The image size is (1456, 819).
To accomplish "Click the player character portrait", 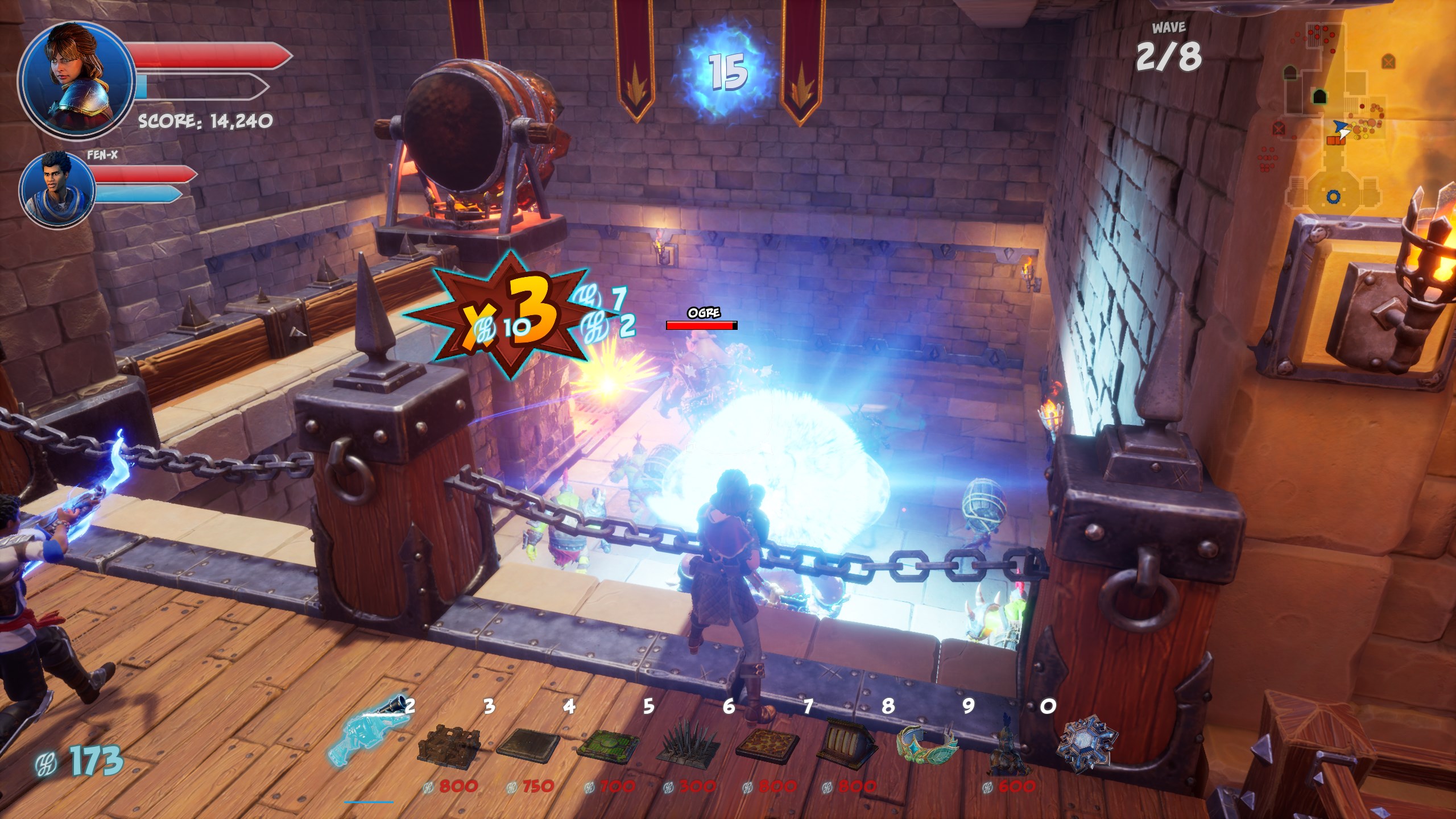I will click(x=77, y=80).
